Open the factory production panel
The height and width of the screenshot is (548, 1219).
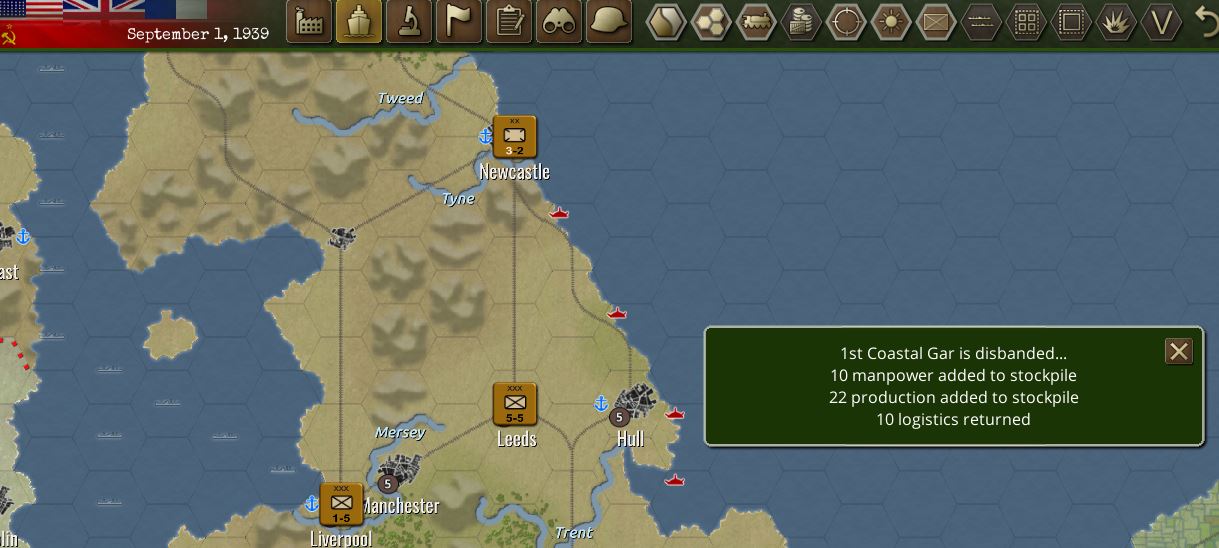click(310, 21)
